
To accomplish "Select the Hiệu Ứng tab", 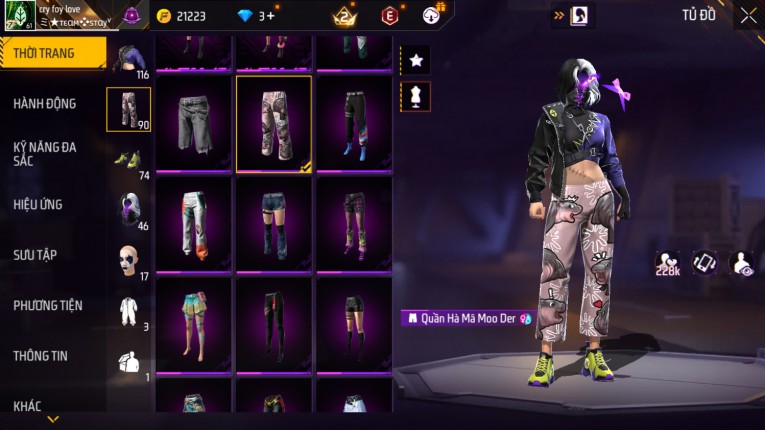I will pyautogui.click(x=38, y=204).
